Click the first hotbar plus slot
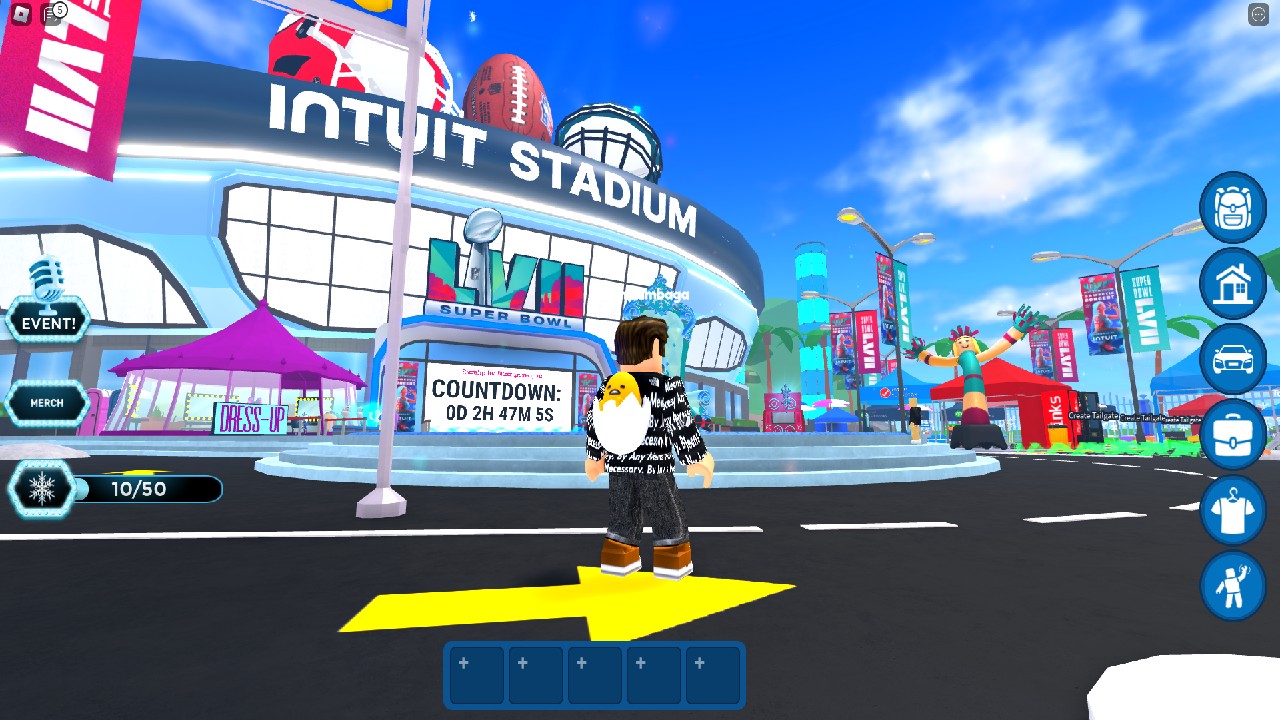 pyautogui.click(x=475, y=675)
